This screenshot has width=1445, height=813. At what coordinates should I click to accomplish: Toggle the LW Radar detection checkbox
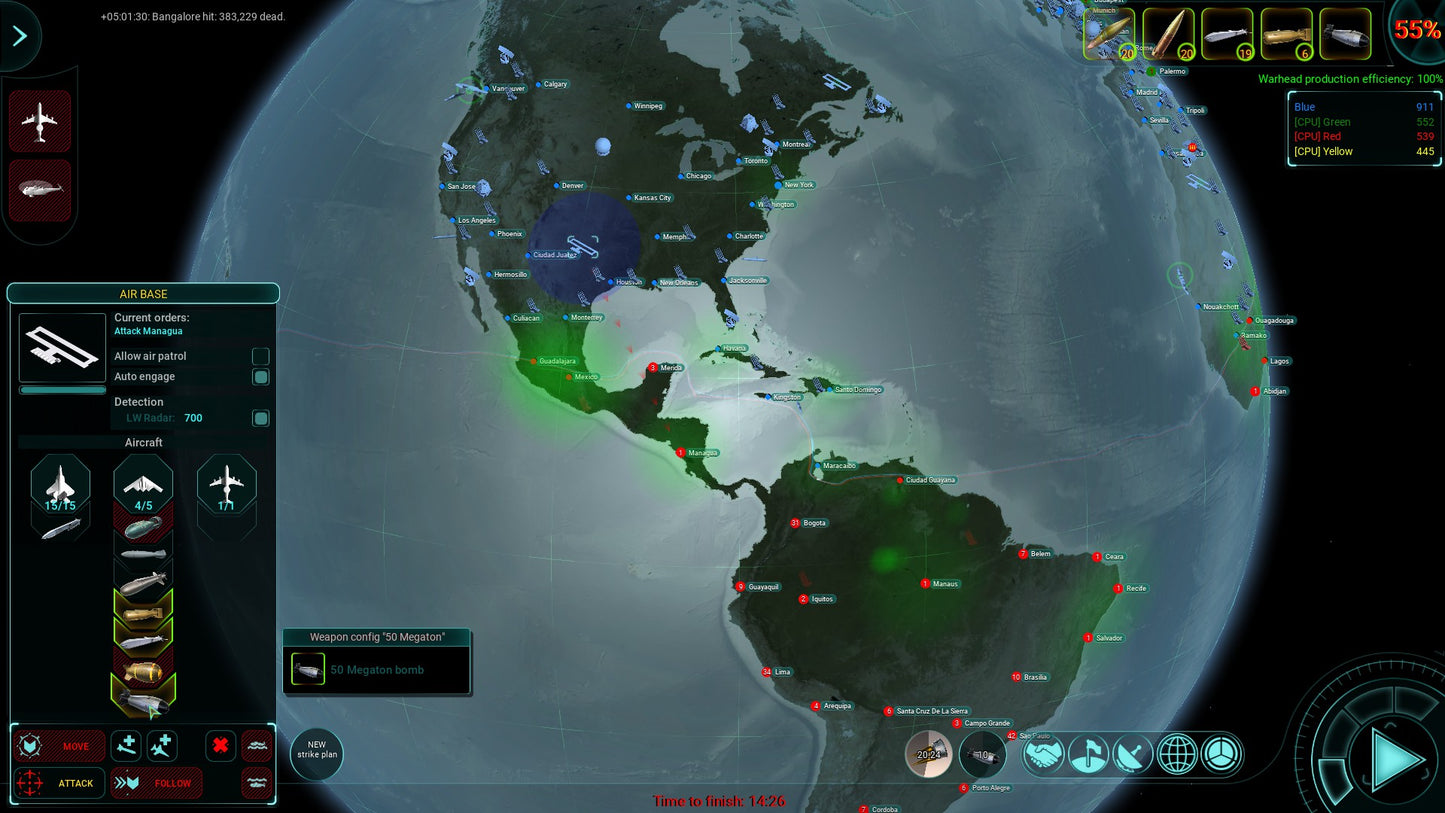point(260,417)
